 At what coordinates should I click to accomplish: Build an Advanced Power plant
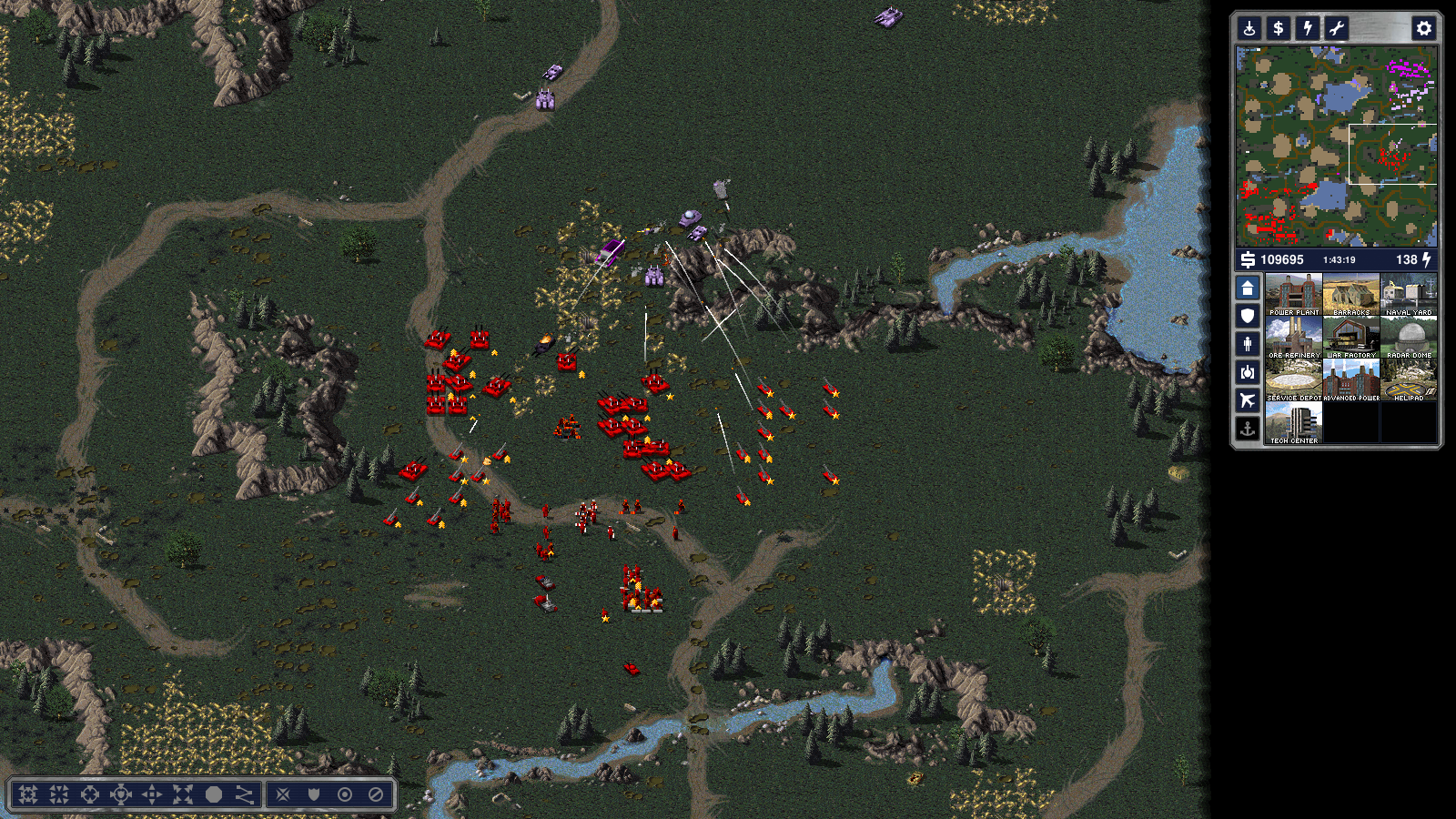point(1351,380)
